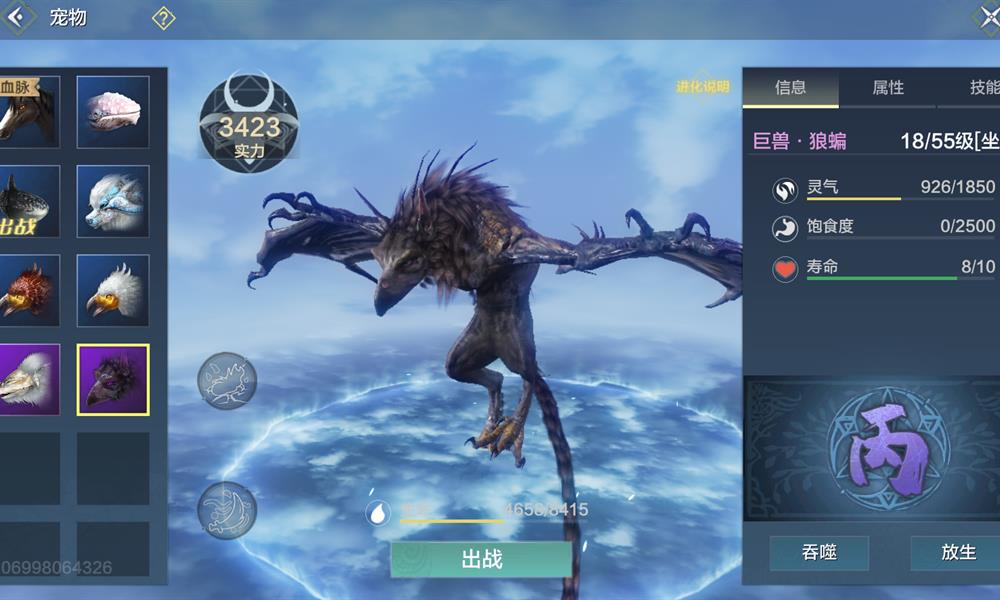Screen dimensions: 1000x600
Task: Click the 进化说明 evolution info link
Action: [703, 87]
